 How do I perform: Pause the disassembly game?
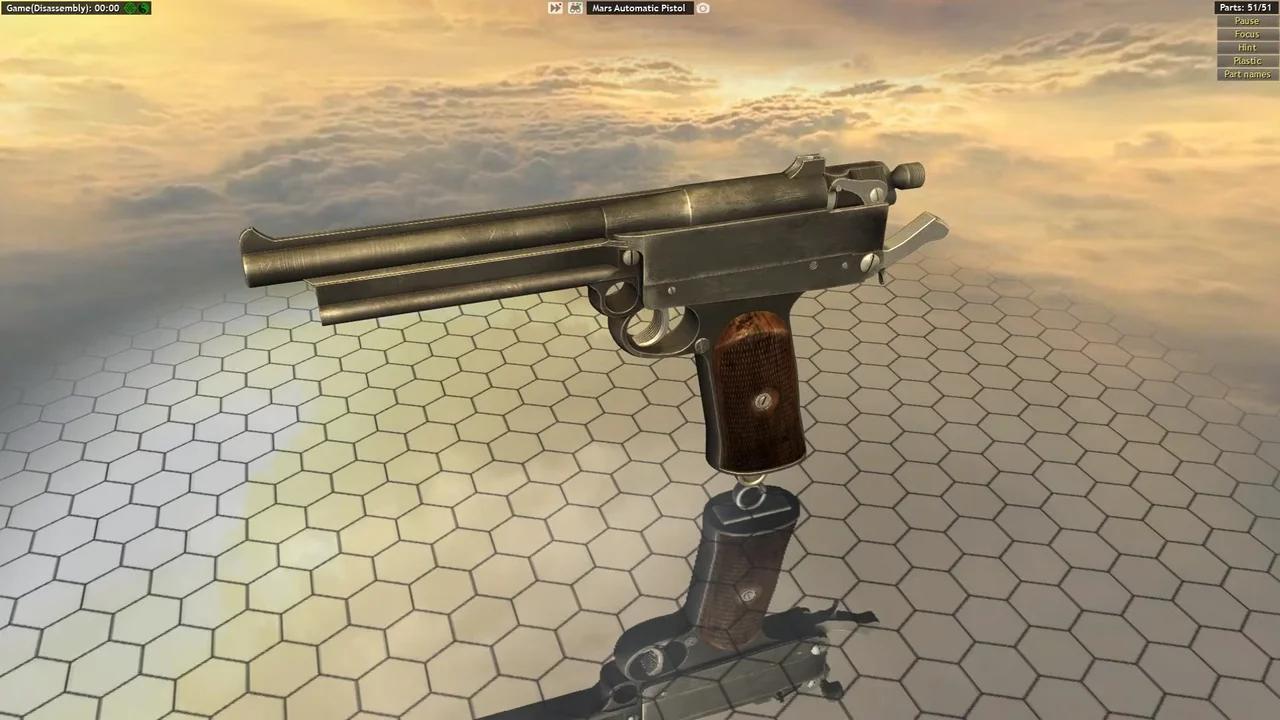pos(1246,20)
